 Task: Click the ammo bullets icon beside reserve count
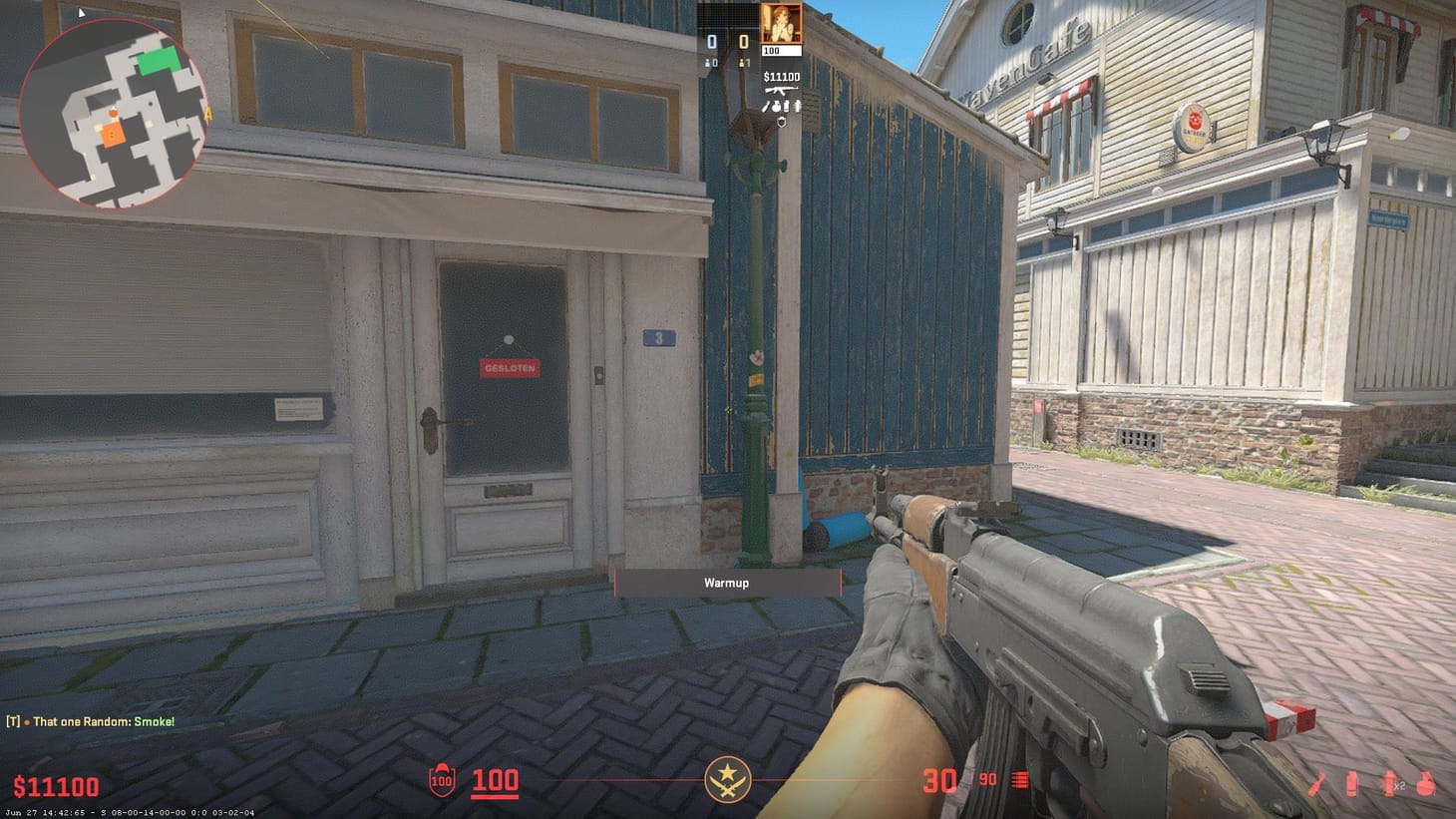point(1019,780)
